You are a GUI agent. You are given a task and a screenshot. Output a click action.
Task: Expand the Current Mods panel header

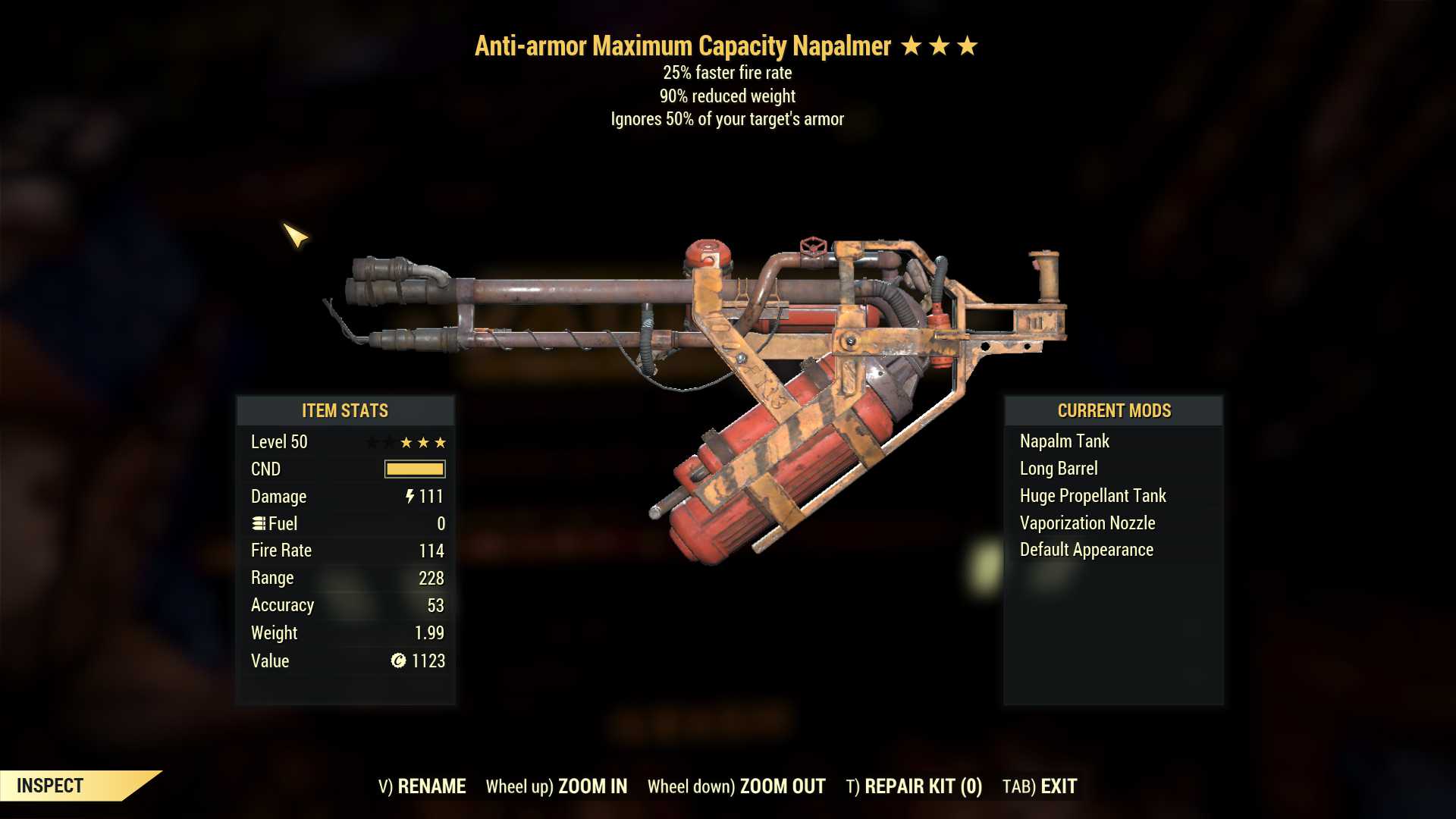point(1113,411)
